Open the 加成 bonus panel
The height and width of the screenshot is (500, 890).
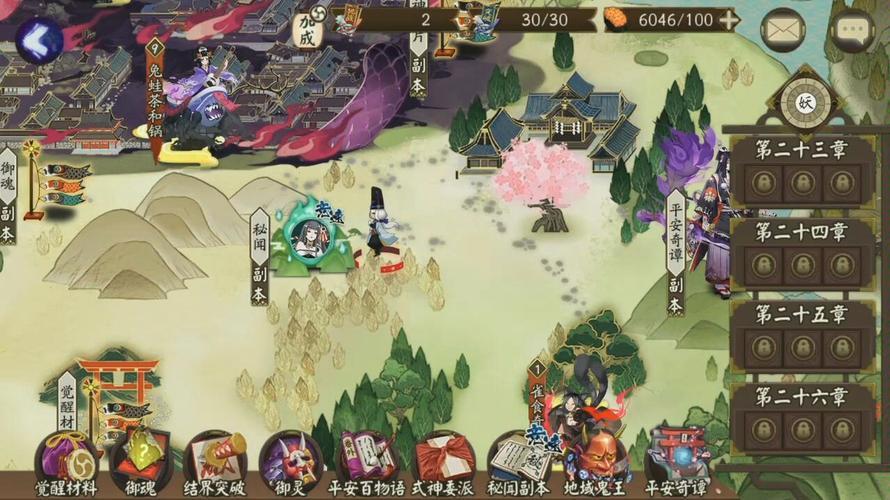(x=307, y=31)
